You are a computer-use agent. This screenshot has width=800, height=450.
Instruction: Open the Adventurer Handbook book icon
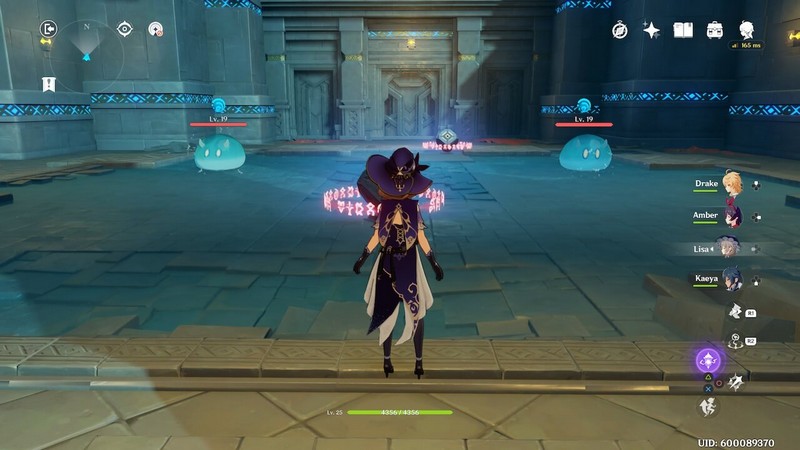coord(683,30)
